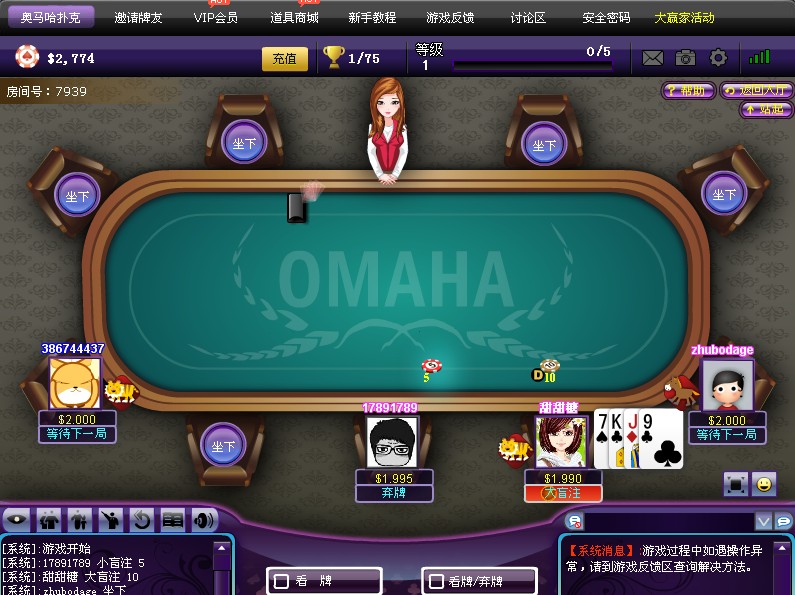Open the smiley face emoji picker
The width and height of the screenshot is (795, 595).
tap(764, 484)
